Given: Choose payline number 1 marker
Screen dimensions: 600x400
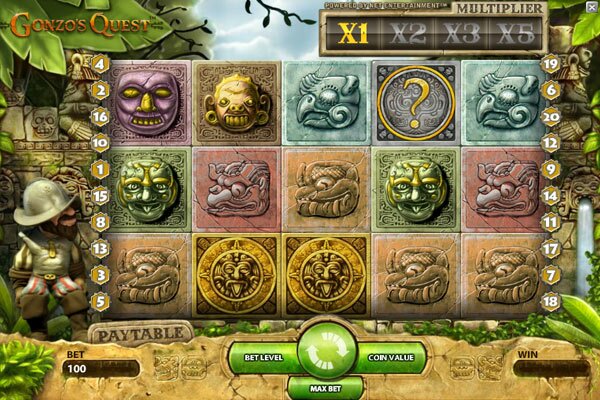Looking at the screenshot, I should 101,170.
